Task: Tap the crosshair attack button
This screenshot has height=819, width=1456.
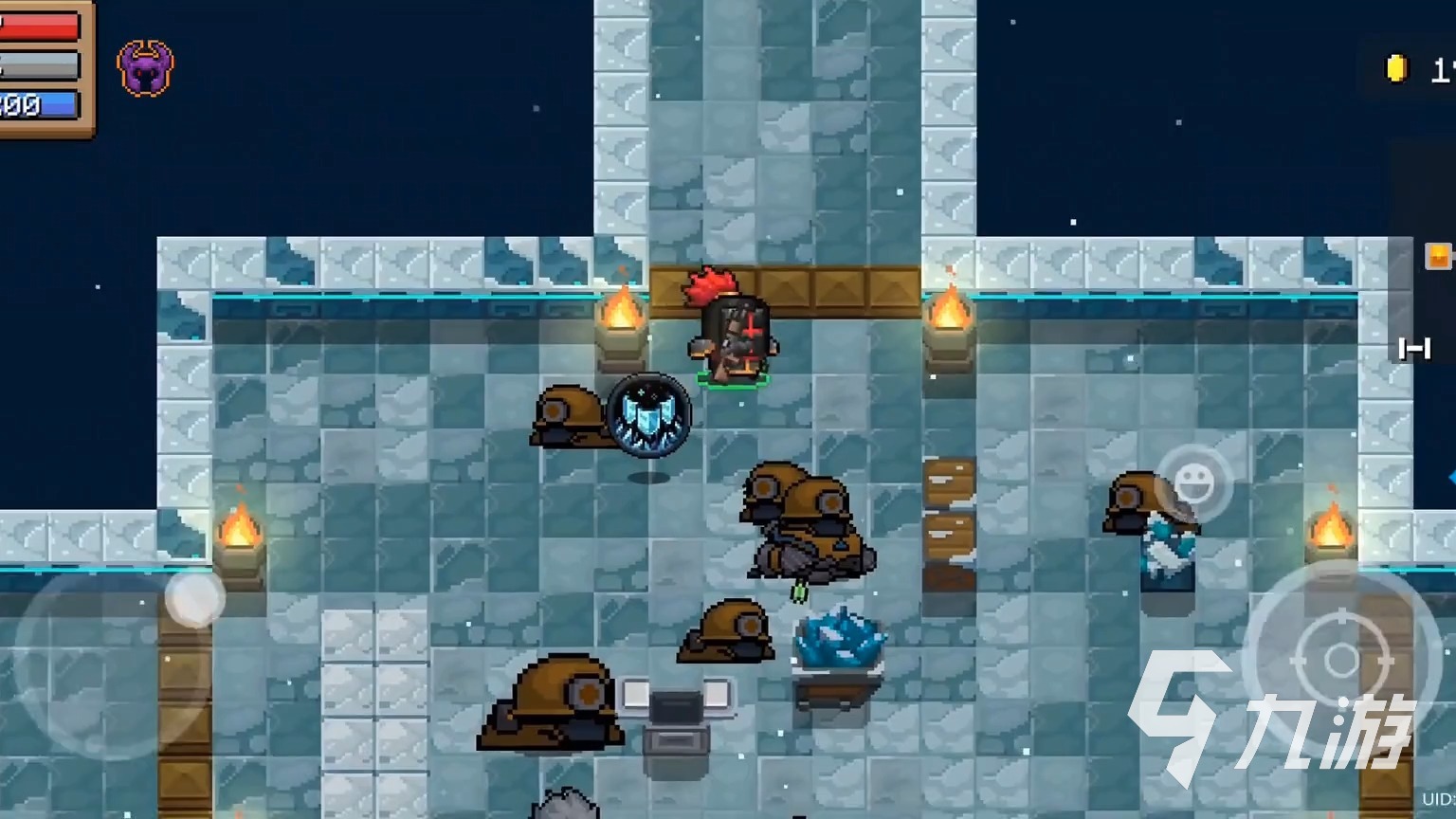Action: [1340, 659]
